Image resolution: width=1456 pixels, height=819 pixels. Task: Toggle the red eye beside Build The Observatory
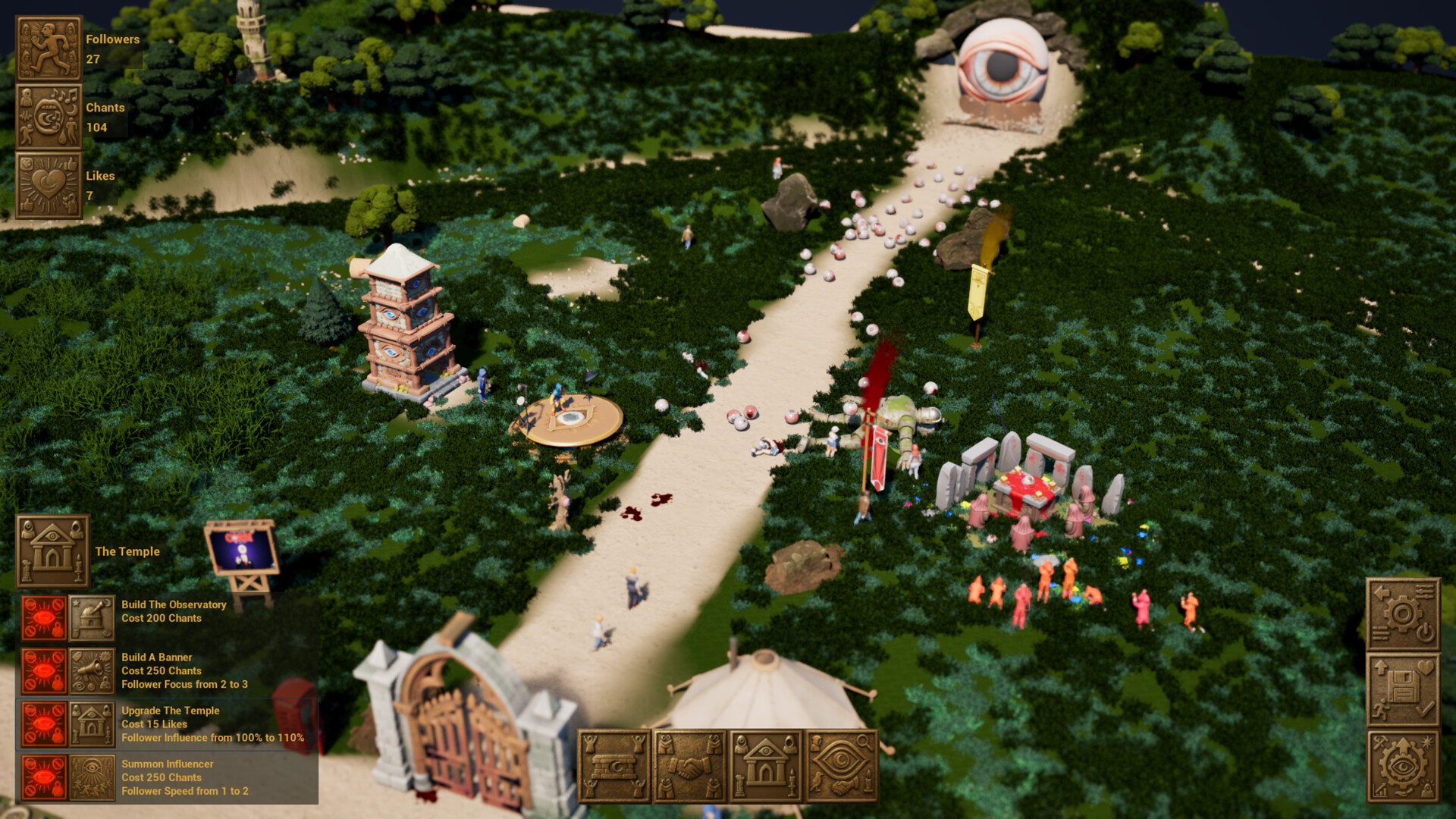[x=43, y=616]
